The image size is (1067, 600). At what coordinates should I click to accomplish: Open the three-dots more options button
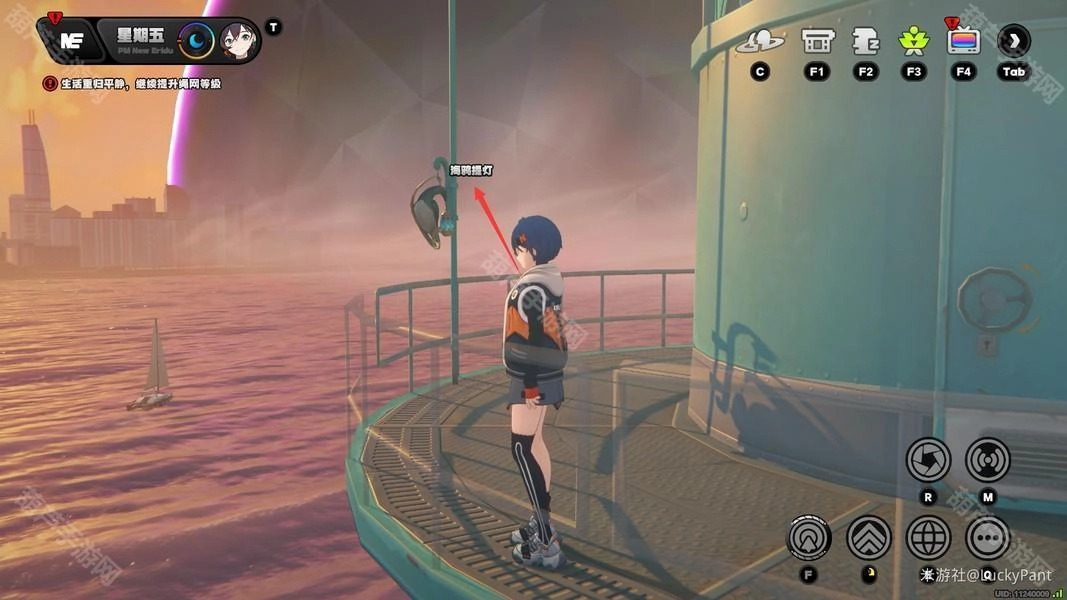[x=987, y=538]
